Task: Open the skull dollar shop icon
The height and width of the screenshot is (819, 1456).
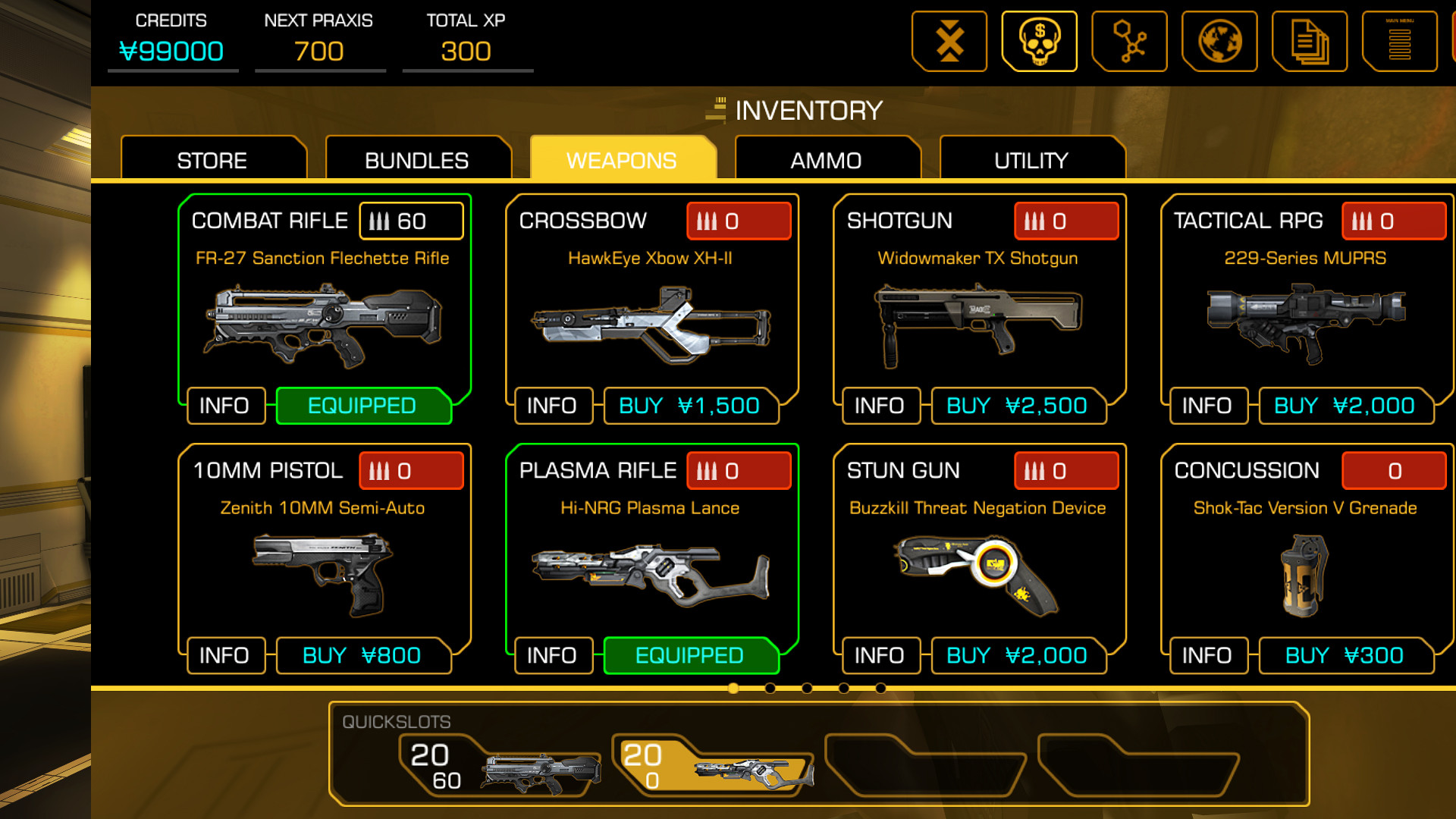Action: (1039, 42)
